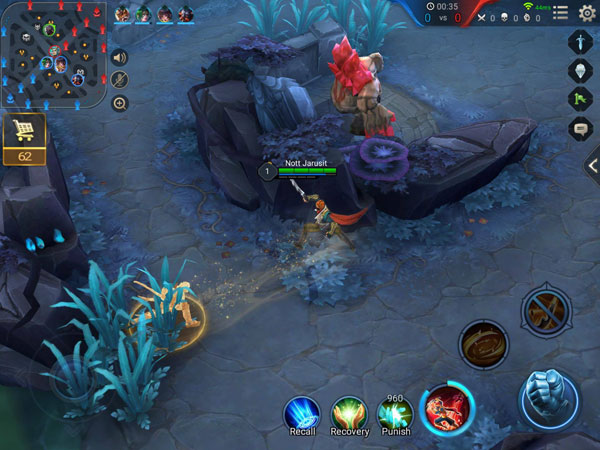
Task: Open the quick chat bubble
Action: (580, 128)
